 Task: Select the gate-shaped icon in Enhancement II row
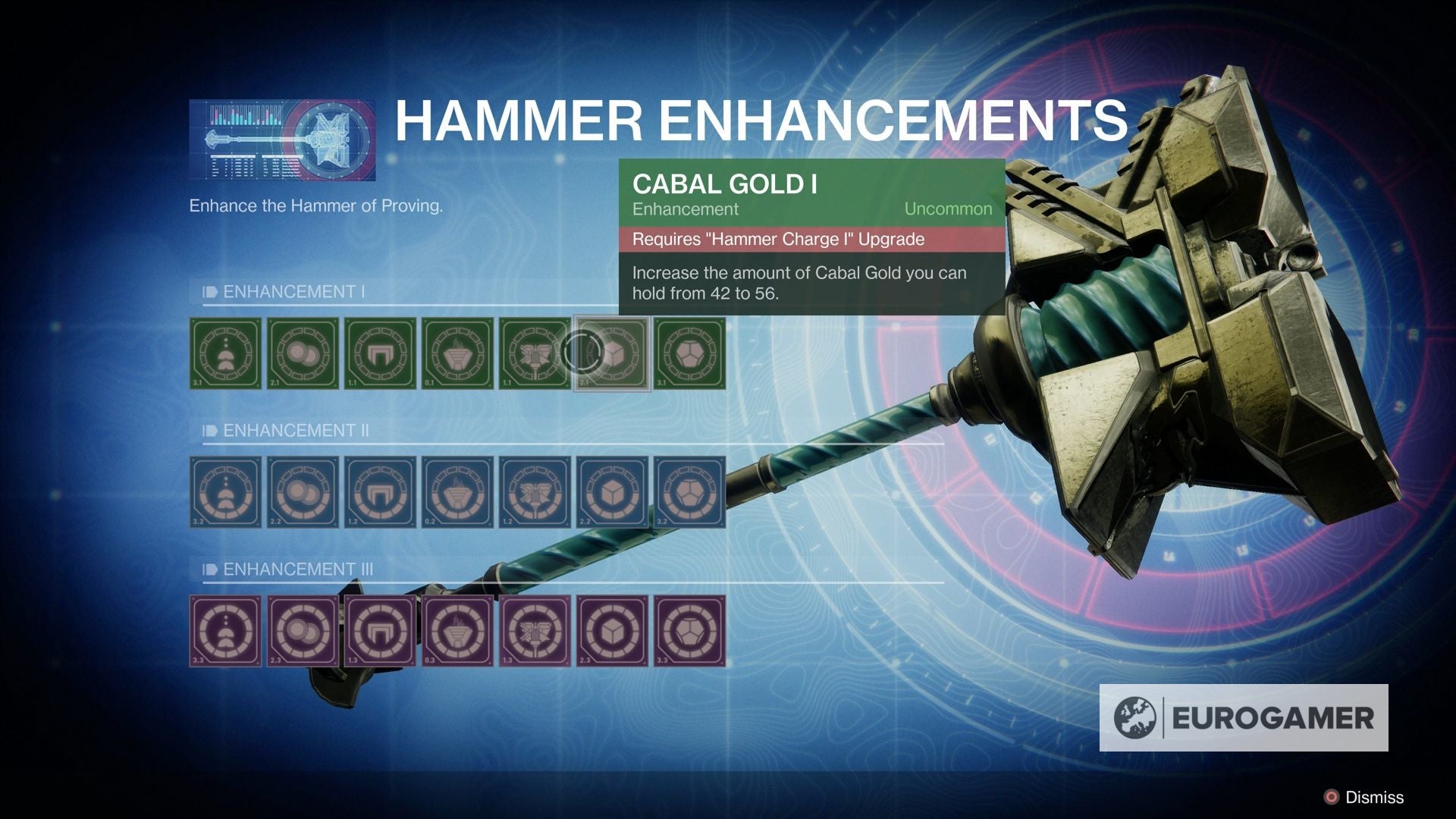(x=381, y=493)
